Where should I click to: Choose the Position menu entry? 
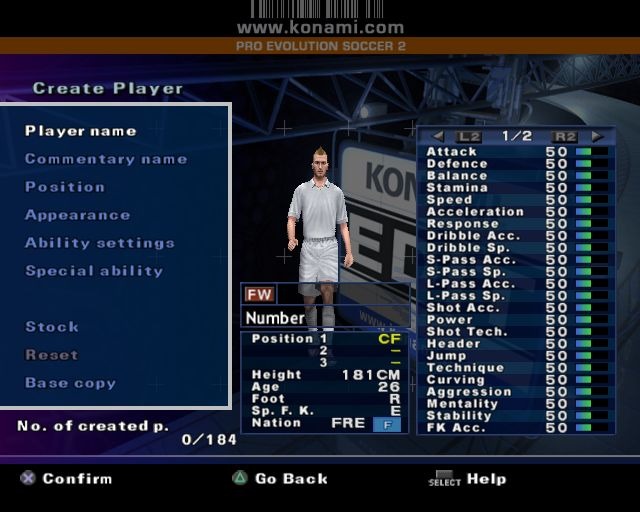(x=65, y=187)
